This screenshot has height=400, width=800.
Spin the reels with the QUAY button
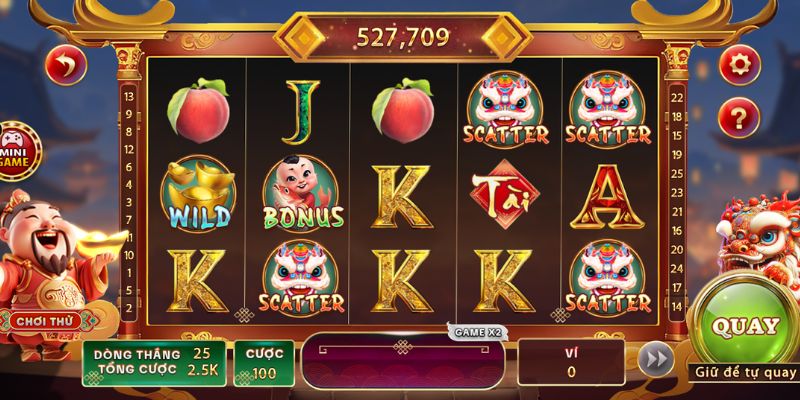(x=742, y=326)
